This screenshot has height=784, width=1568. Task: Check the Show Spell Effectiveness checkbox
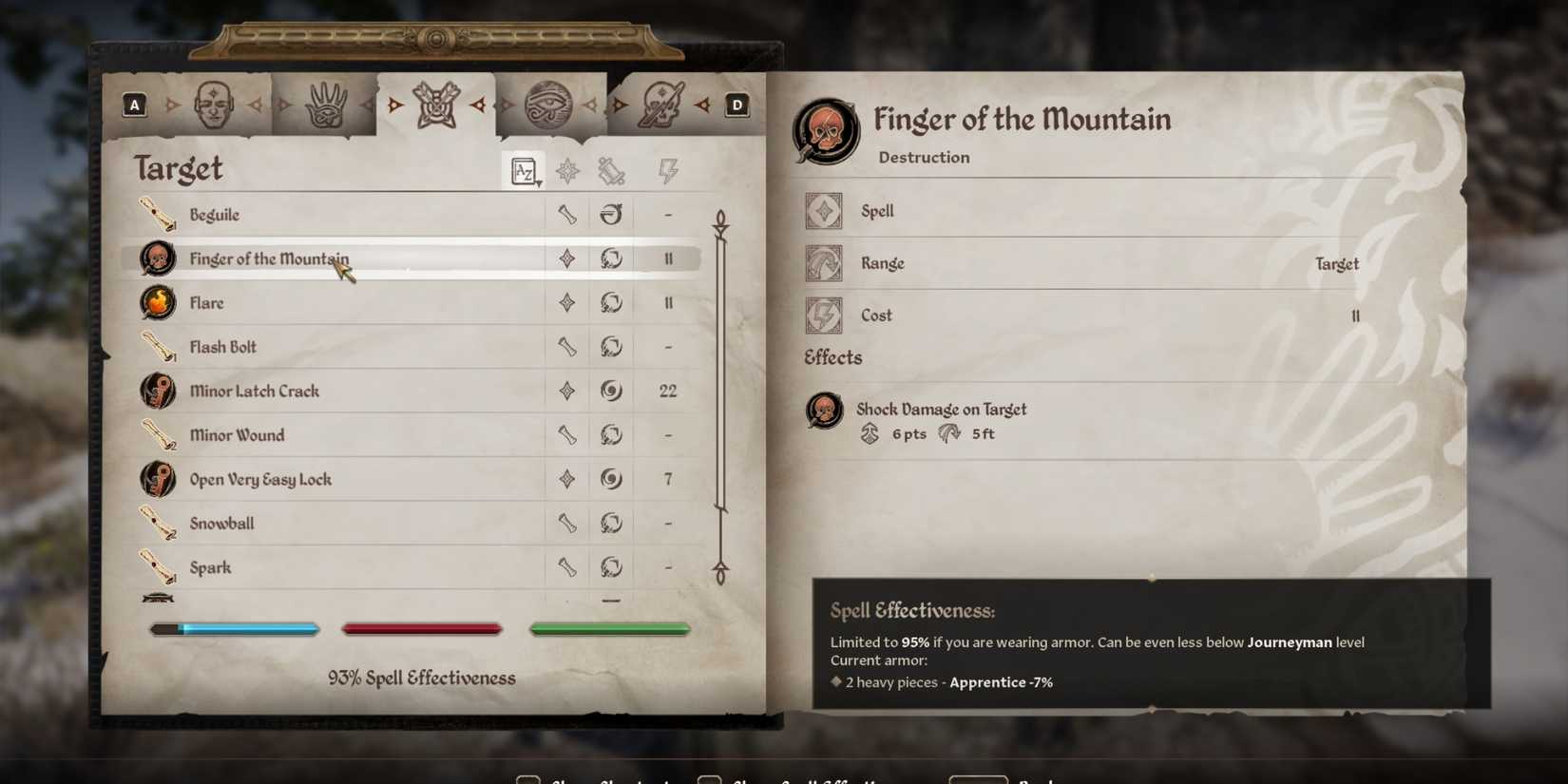click(709, 779)
